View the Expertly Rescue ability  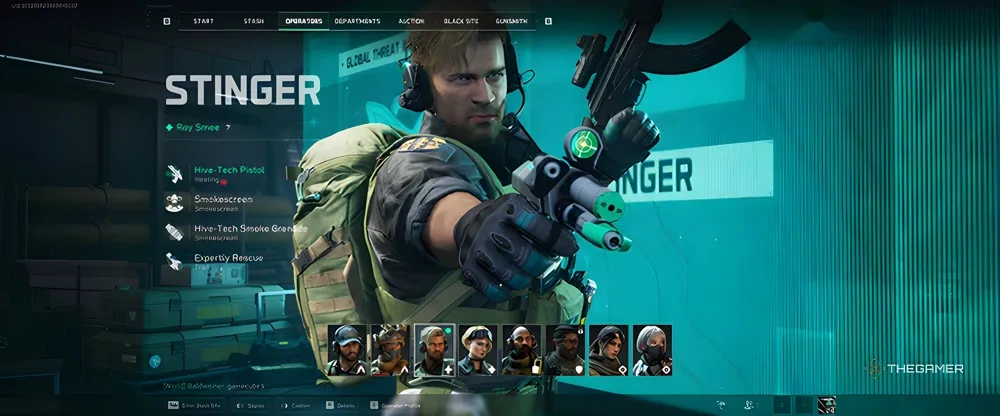click(228, 258)
